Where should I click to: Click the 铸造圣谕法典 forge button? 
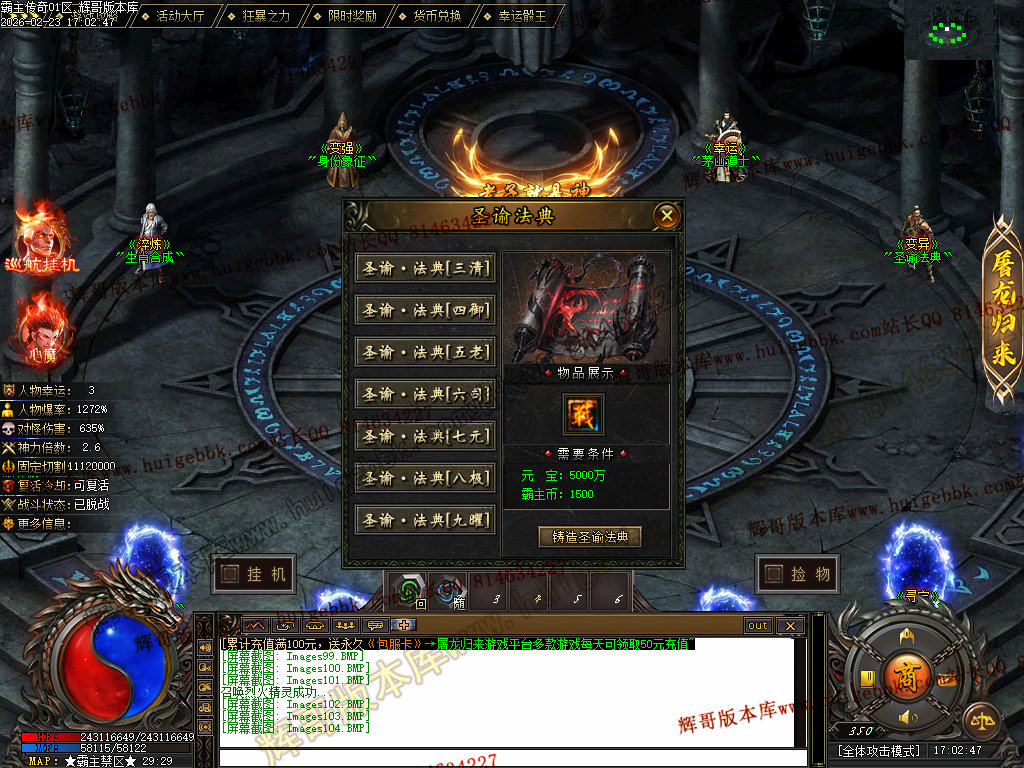coord(590,537)
